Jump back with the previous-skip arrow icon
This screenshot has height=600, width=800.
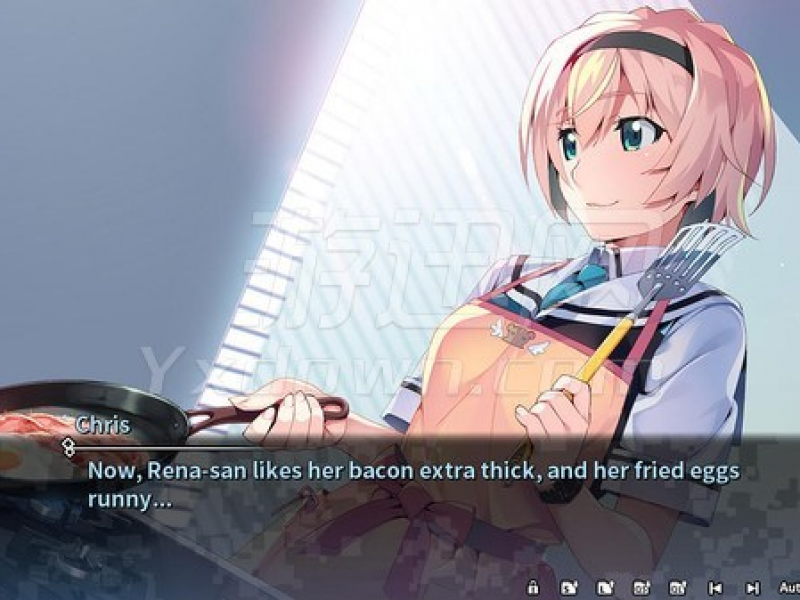(715, 587)
